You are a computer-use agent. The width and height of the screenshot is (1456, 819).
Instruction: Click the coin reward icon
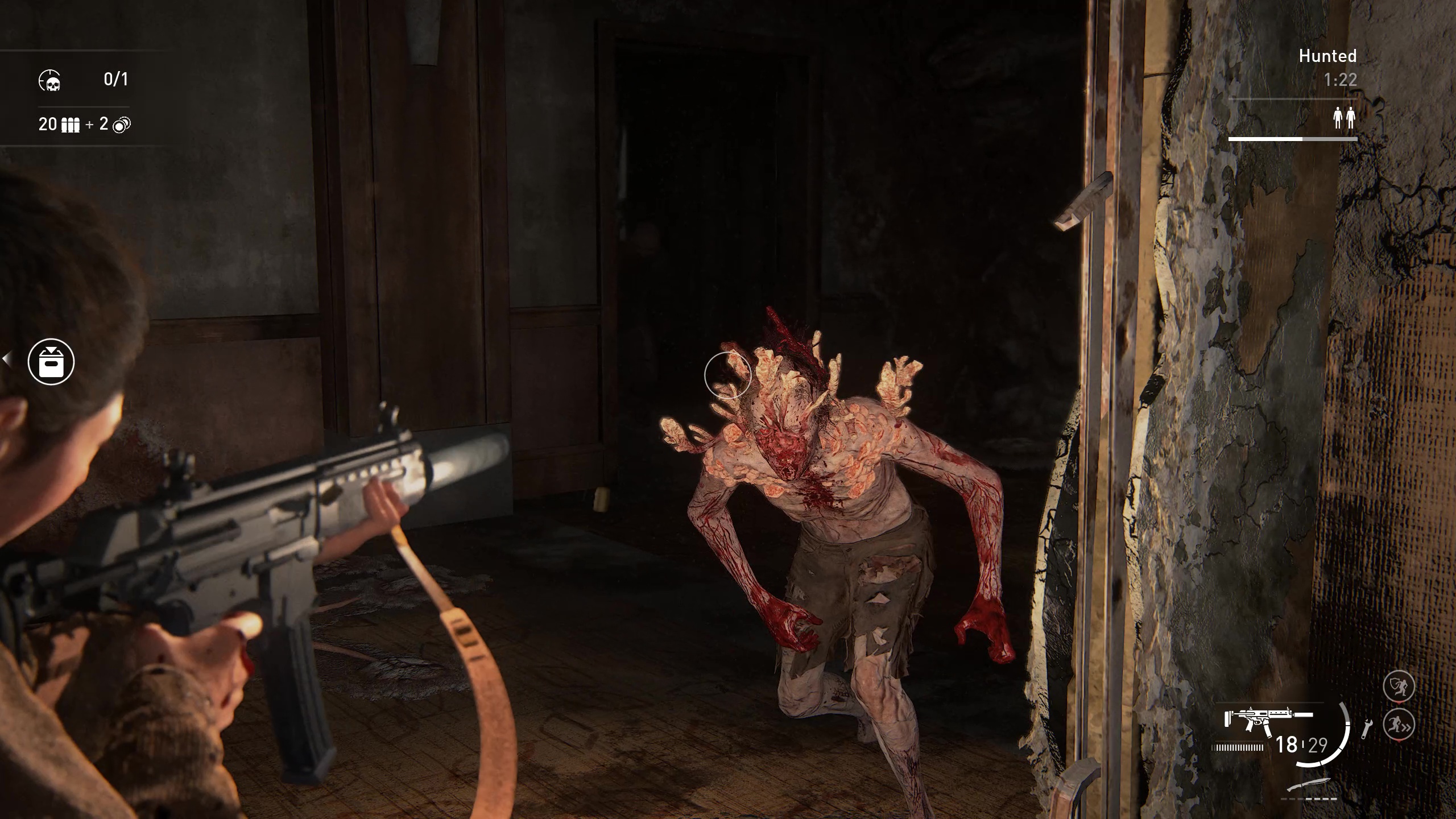[x=122, y=125]
